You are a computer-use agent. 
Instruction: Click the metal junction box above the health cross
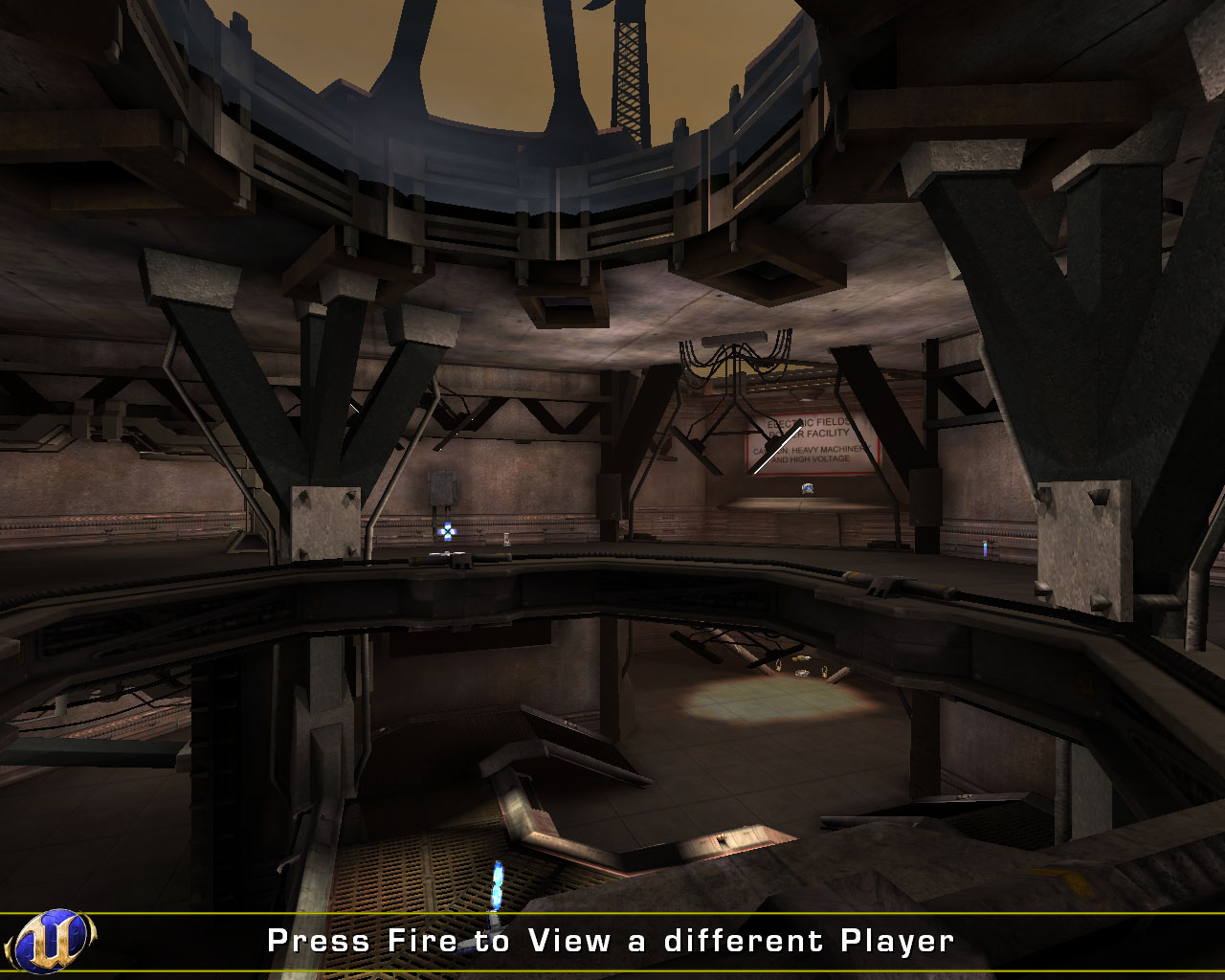pos(442,486)
